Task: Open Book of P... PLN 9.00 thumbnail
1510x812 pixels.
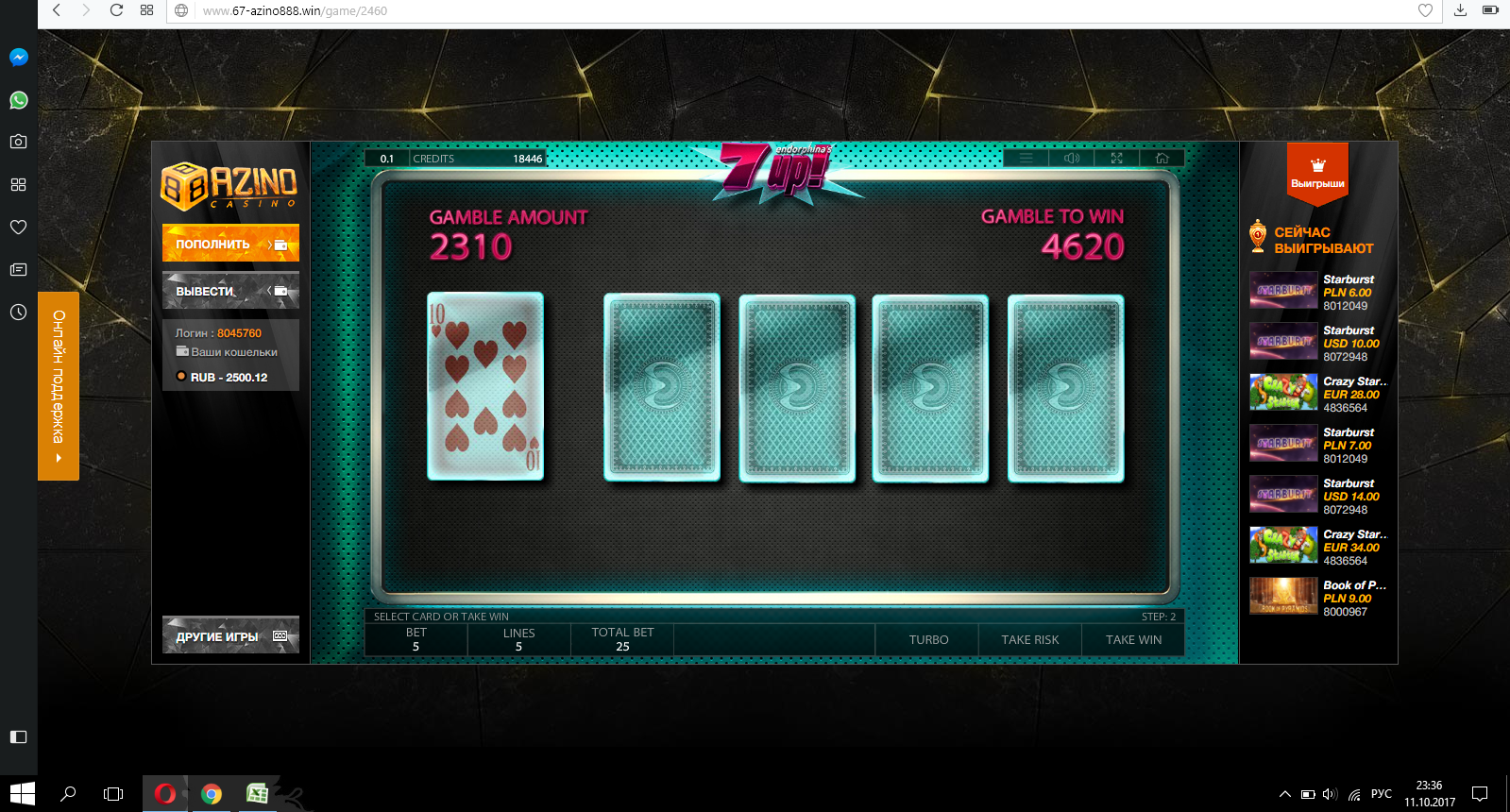Action: (1282, 597)
